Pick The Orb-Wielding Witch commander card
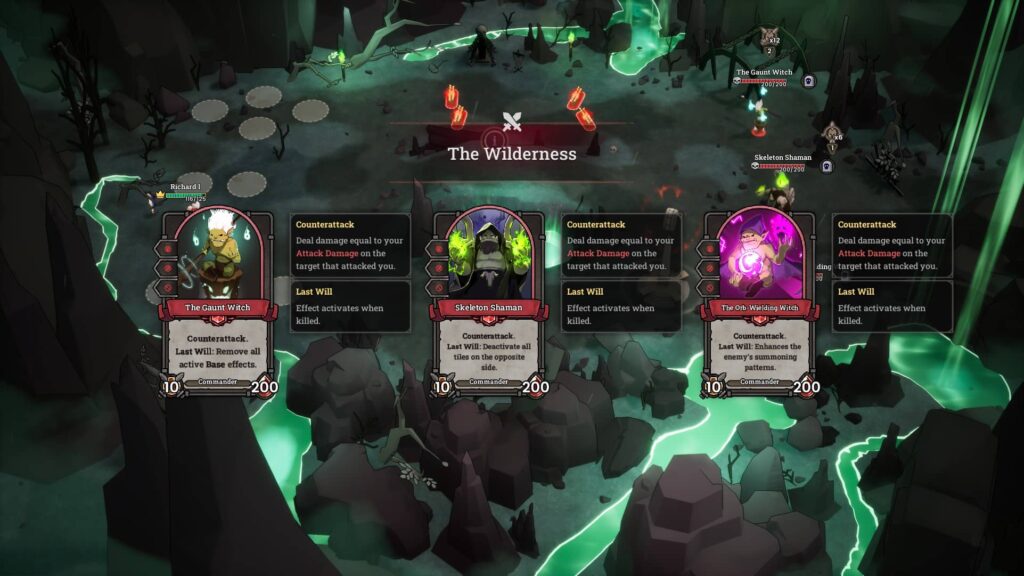The height and width of the screenshot is (576, 1024). tap(761, 300)
